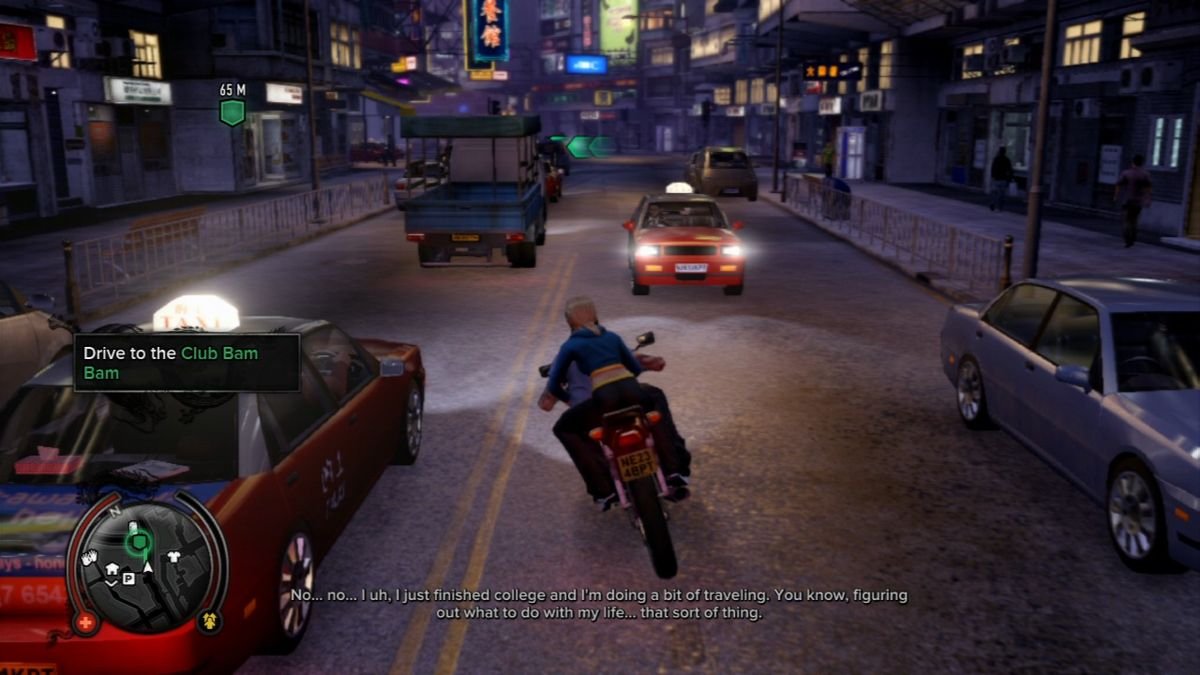Click the green objective shield on minimap
This screenshot has width=1200, height=675.
[x=138, y=542]
